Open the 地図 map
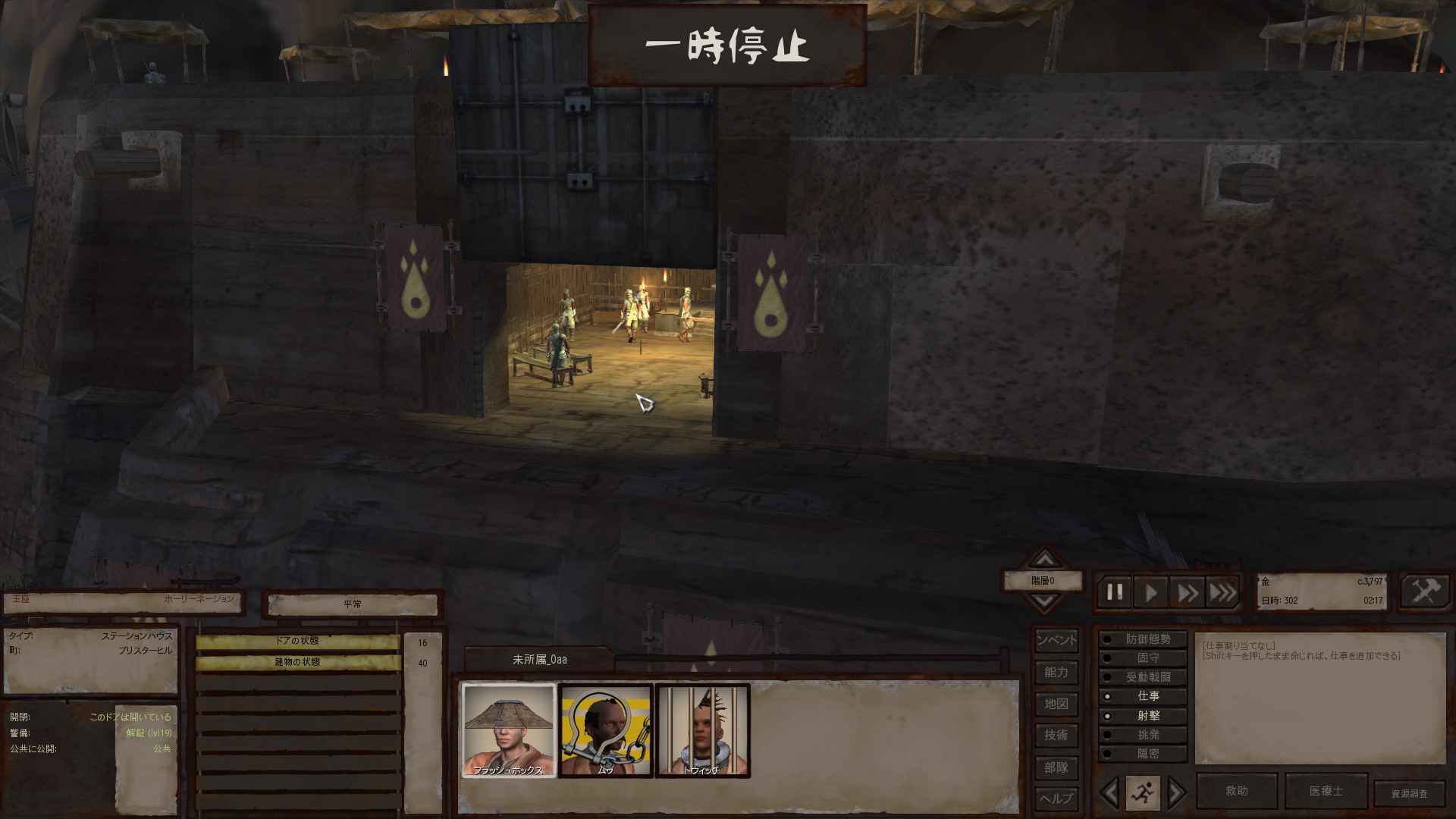 1056,704
